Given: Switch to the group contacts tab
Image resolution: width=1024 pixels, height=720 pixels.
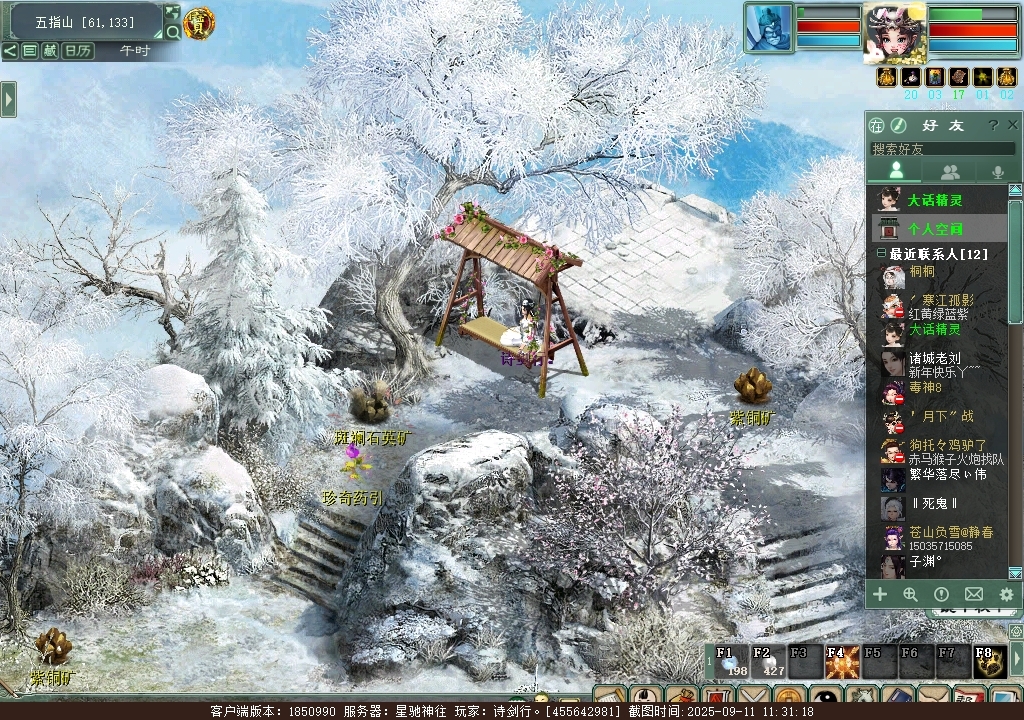Looking at the screenshot, I should (x=949, y=172).
